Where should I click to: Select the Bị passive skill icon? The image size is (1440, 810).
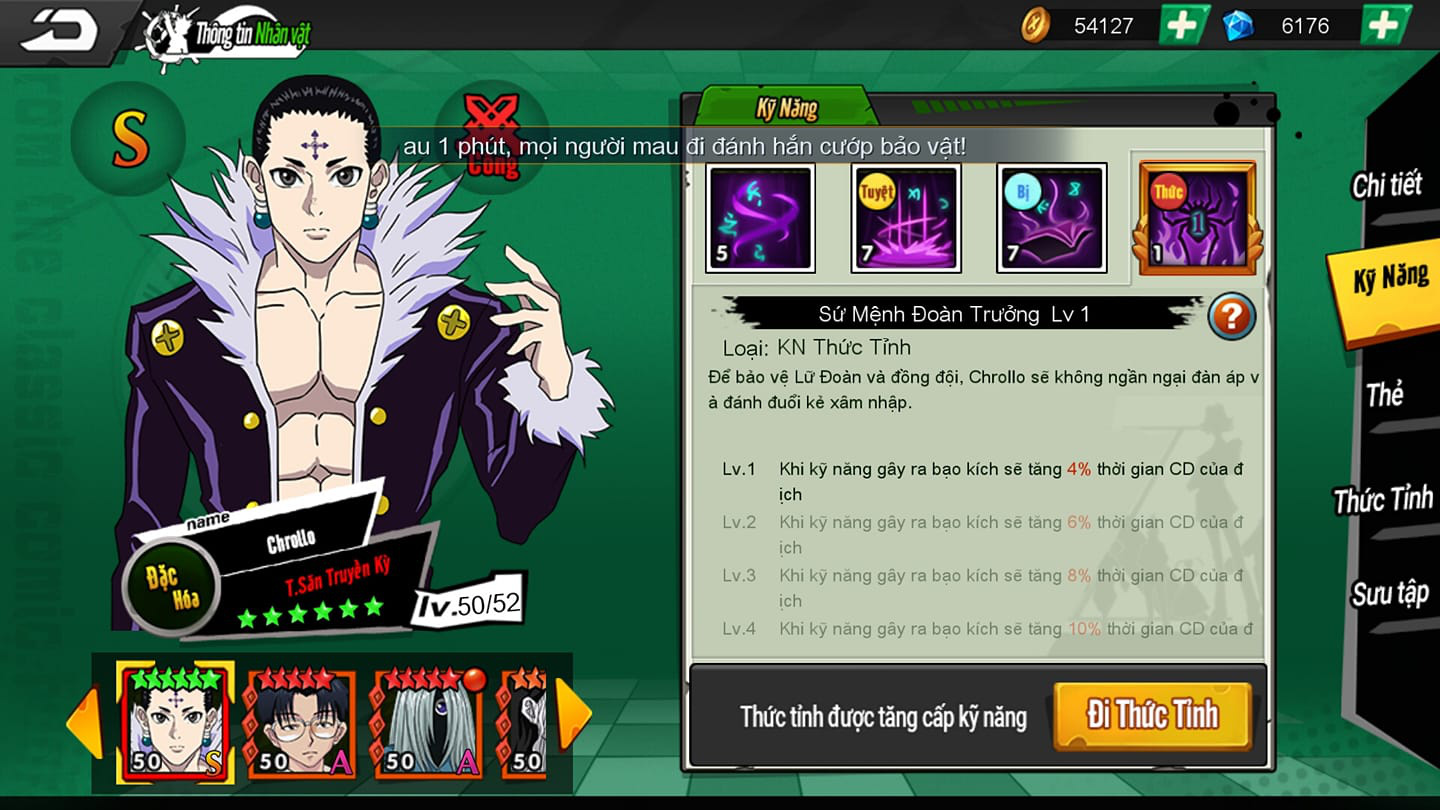click(1050, 215)
